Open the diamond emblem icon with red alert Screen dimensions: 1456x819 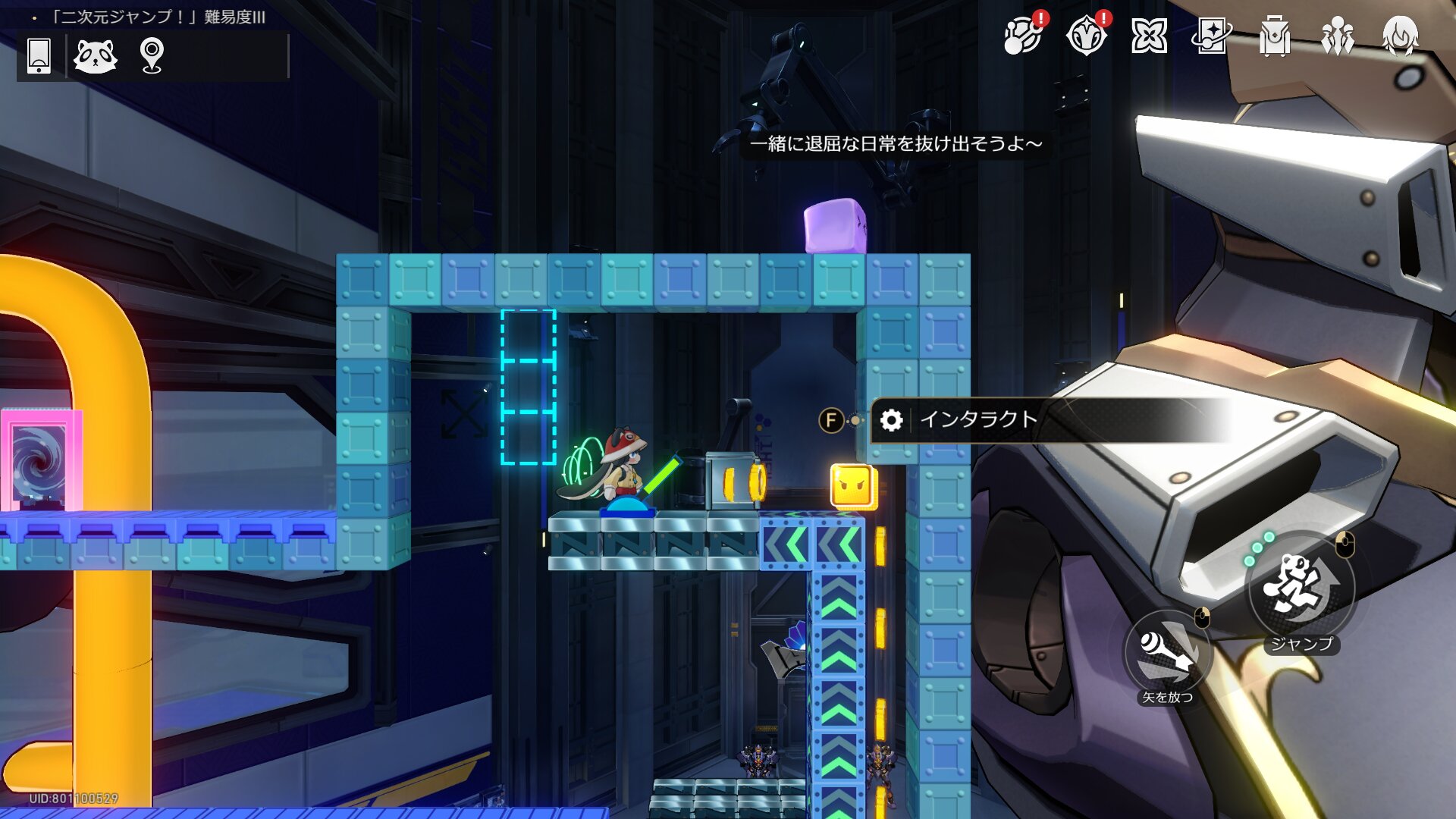click(1086, 36)
